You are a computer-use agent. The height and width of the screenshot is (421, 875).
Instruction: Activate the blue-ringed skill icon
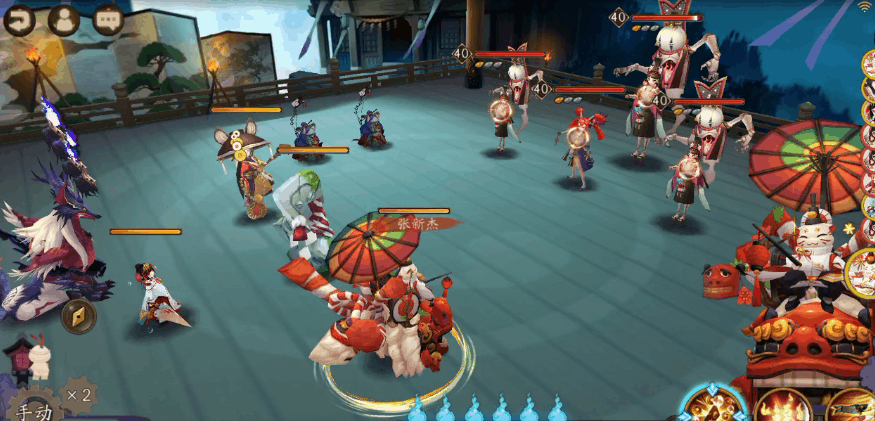714,404
